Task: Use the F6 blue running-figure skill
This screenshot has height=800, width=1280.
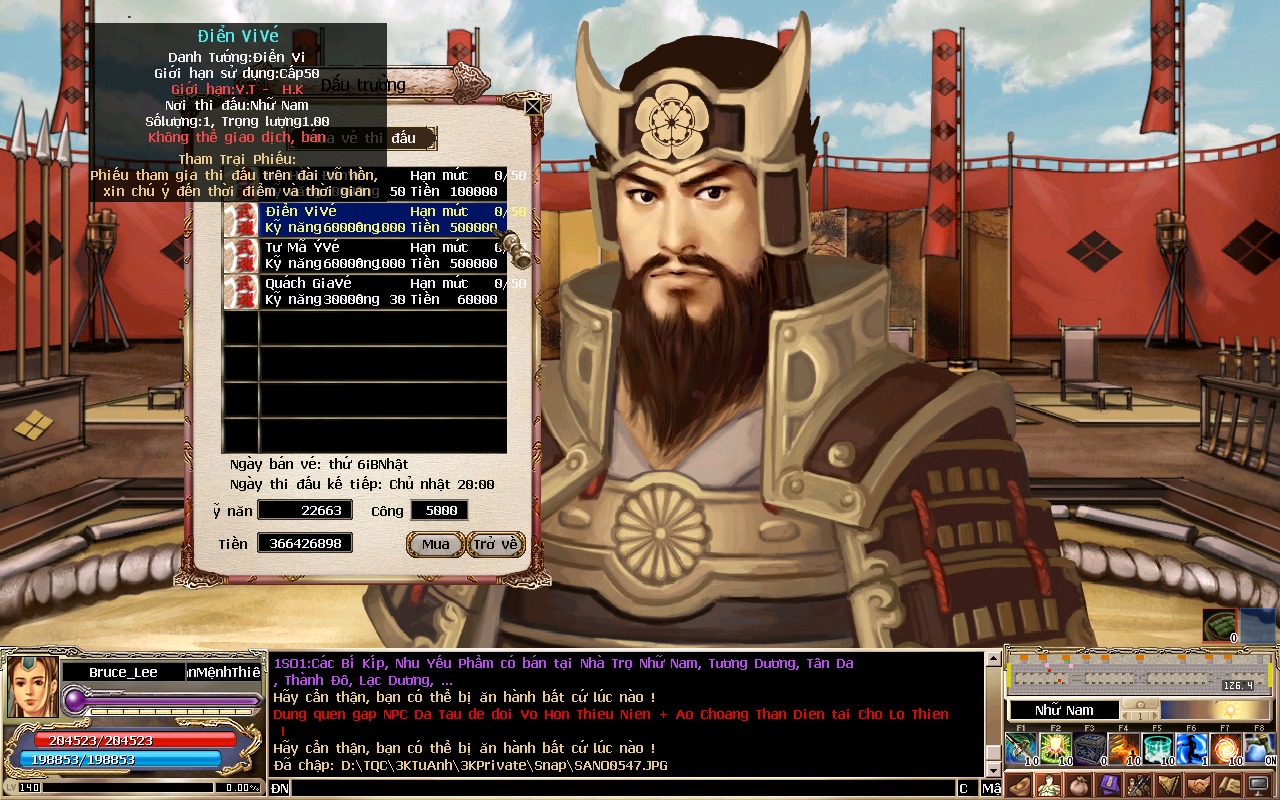Action: click(x=1192, y=748)
